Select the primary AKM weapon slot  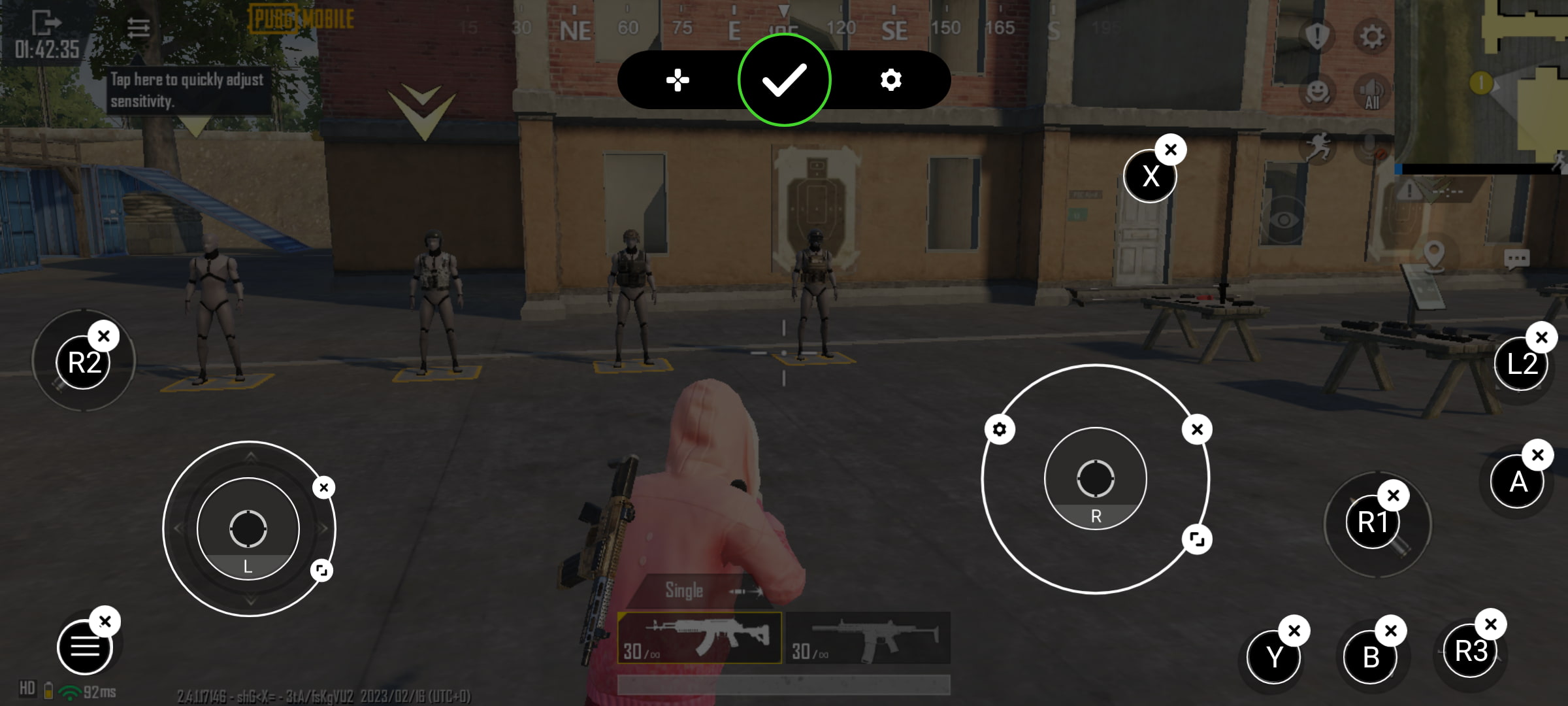tap(699, 637)
